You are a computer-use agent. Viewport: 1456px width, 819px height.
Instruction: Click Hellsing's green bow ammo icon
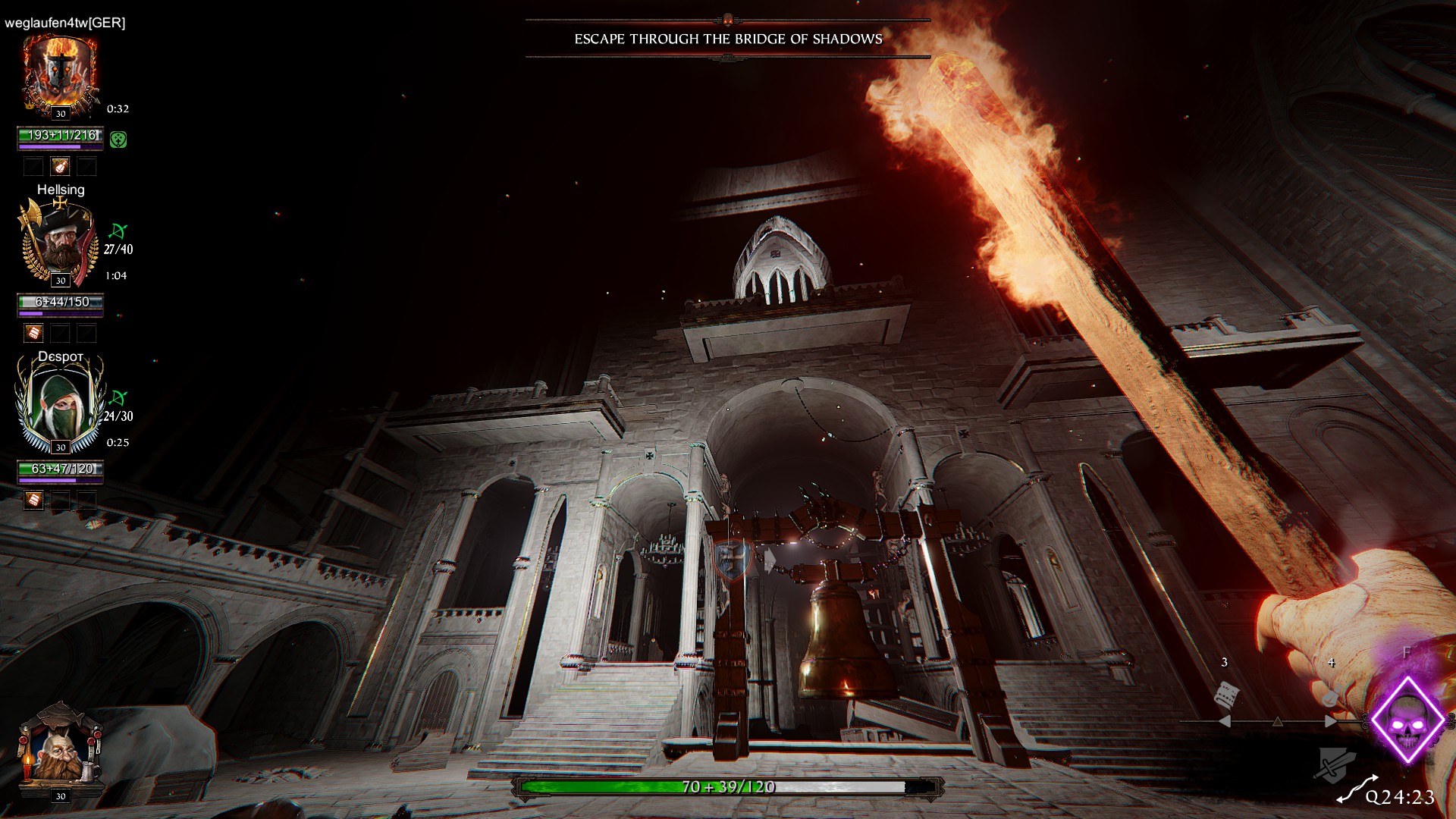coord(118,231)
